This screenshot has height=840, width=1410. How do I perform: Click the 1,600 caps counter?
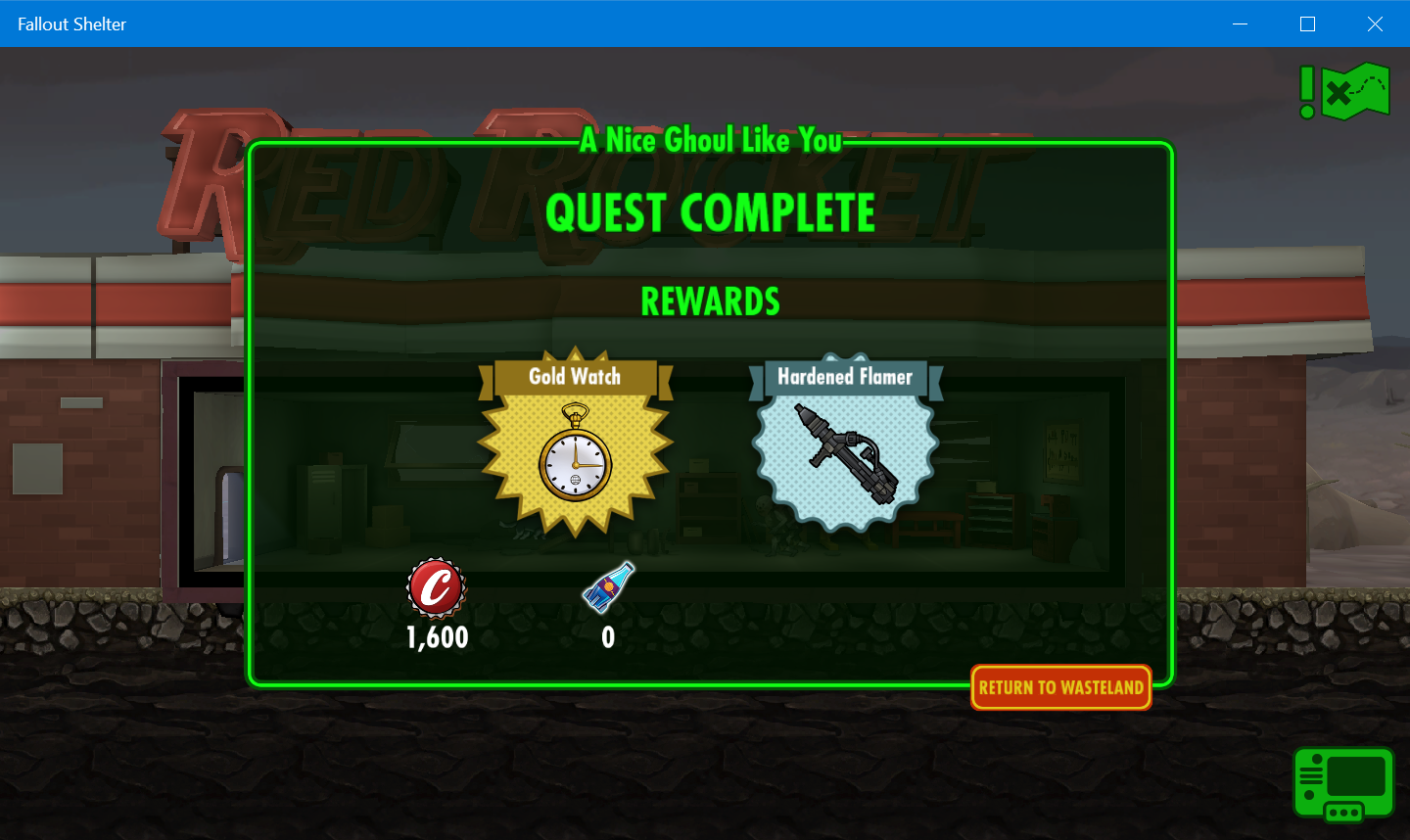[437, 637]
